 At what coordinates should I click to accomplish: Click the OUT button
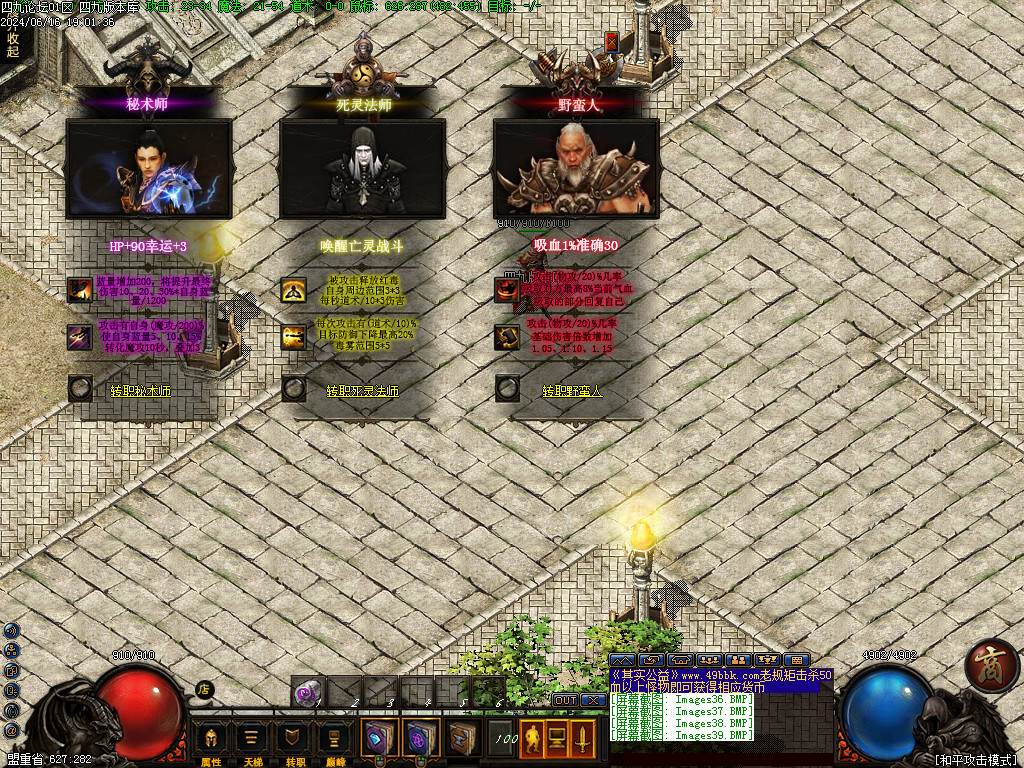[x=565, y=700]
